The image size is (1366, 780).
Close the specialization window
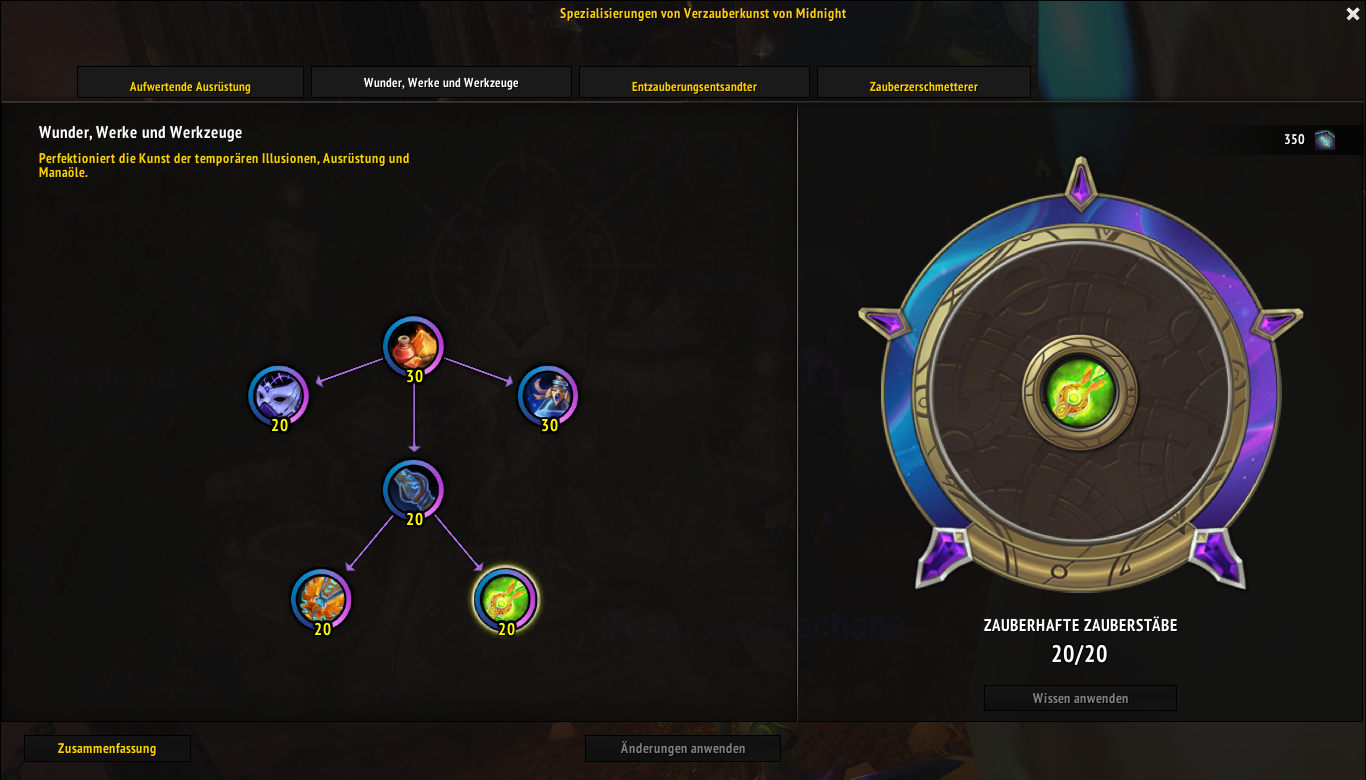coord(1352,14)
